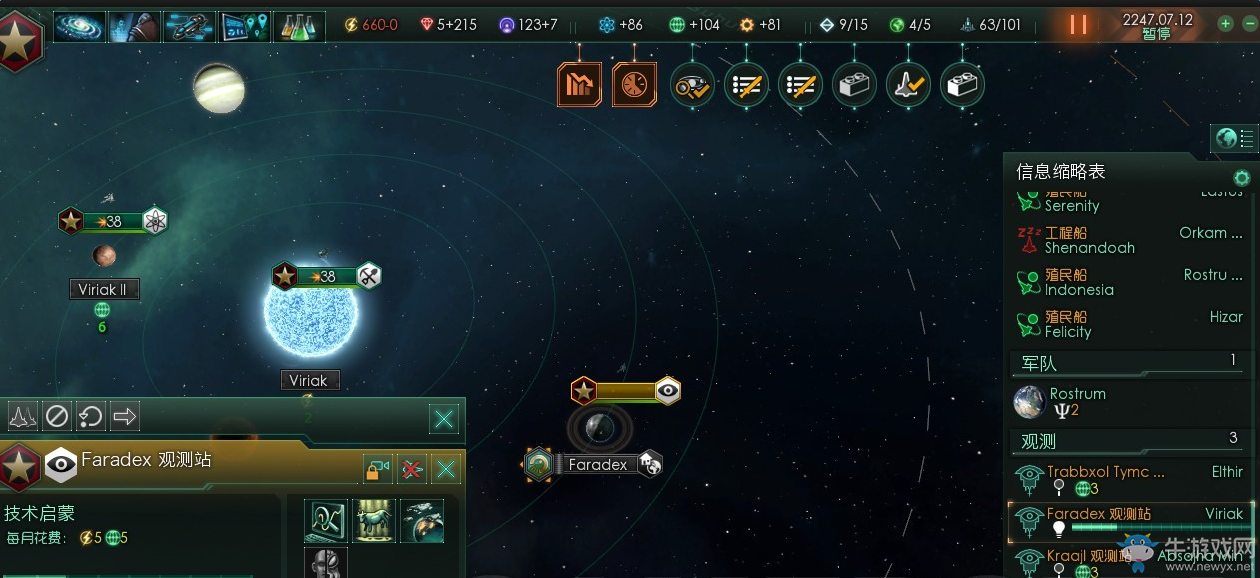Close the Faradex observation station panel
The height and width of the screenshot is (578, 1260).
(x=446, y=468)
